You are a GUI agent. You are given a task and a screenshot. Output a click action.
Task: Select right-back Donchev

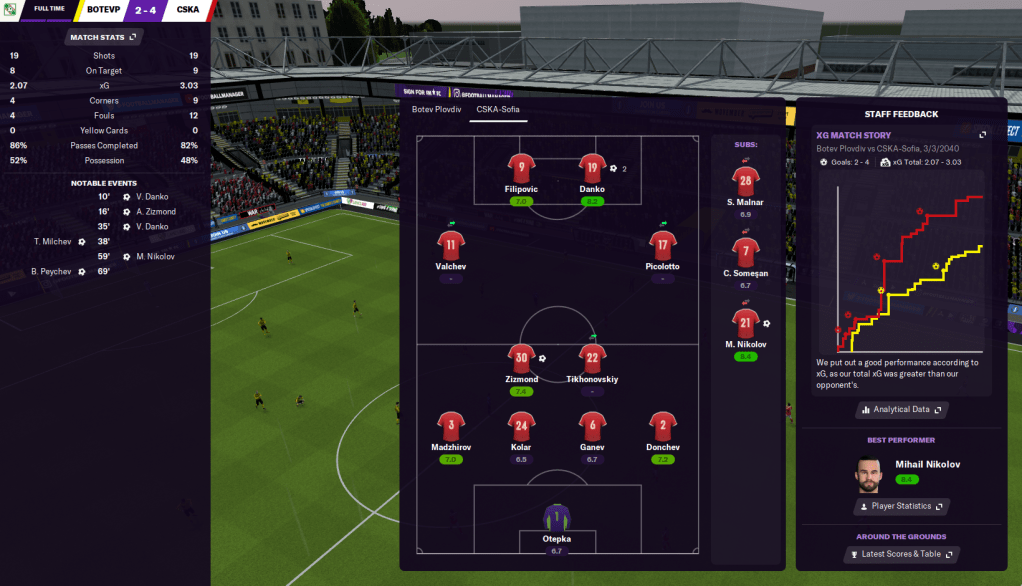tap(663, 426)
